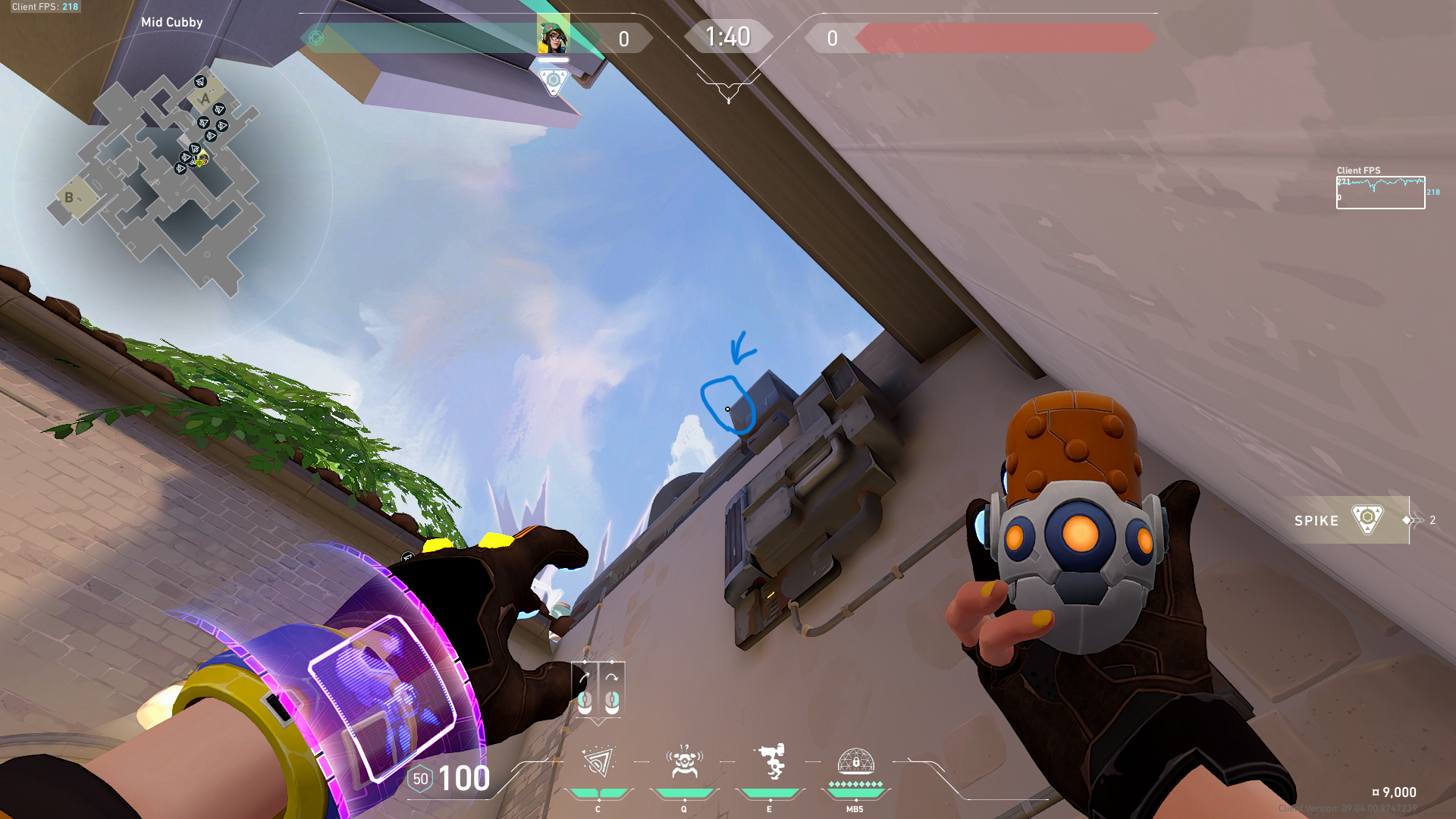Viewport: 1456px width, 819px height.
Task: Click the round timer showing 1:40
Action: 727,35
